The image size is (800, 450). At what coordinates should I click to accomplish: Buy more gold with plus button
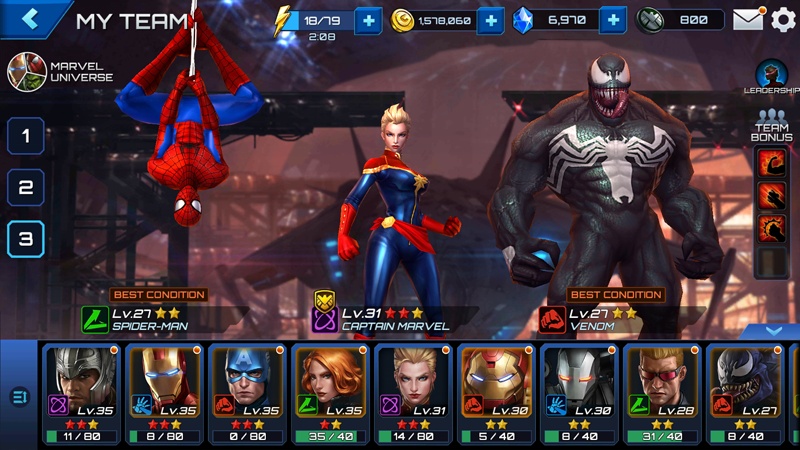[x=490, y=20]
